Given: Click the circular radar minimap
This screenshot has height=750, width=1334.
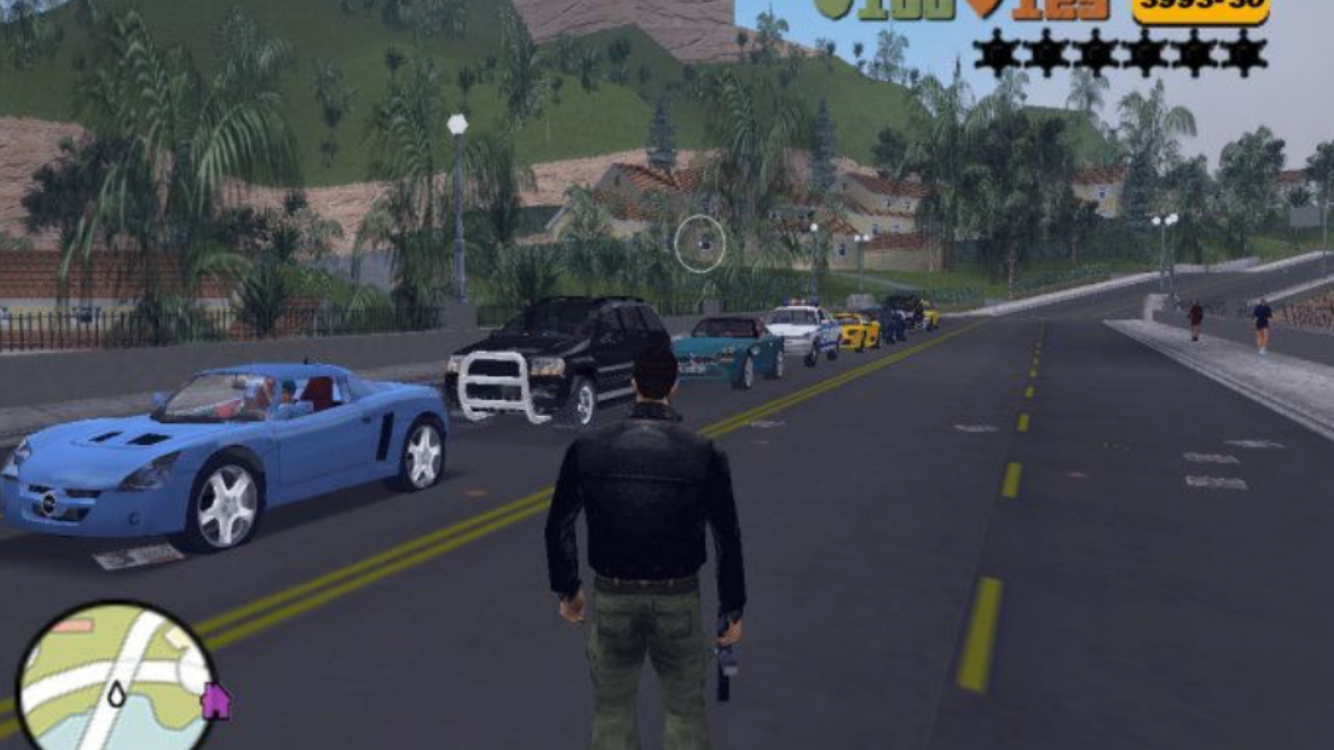Looking at the screenshot, I should click(x=115, y=677).
